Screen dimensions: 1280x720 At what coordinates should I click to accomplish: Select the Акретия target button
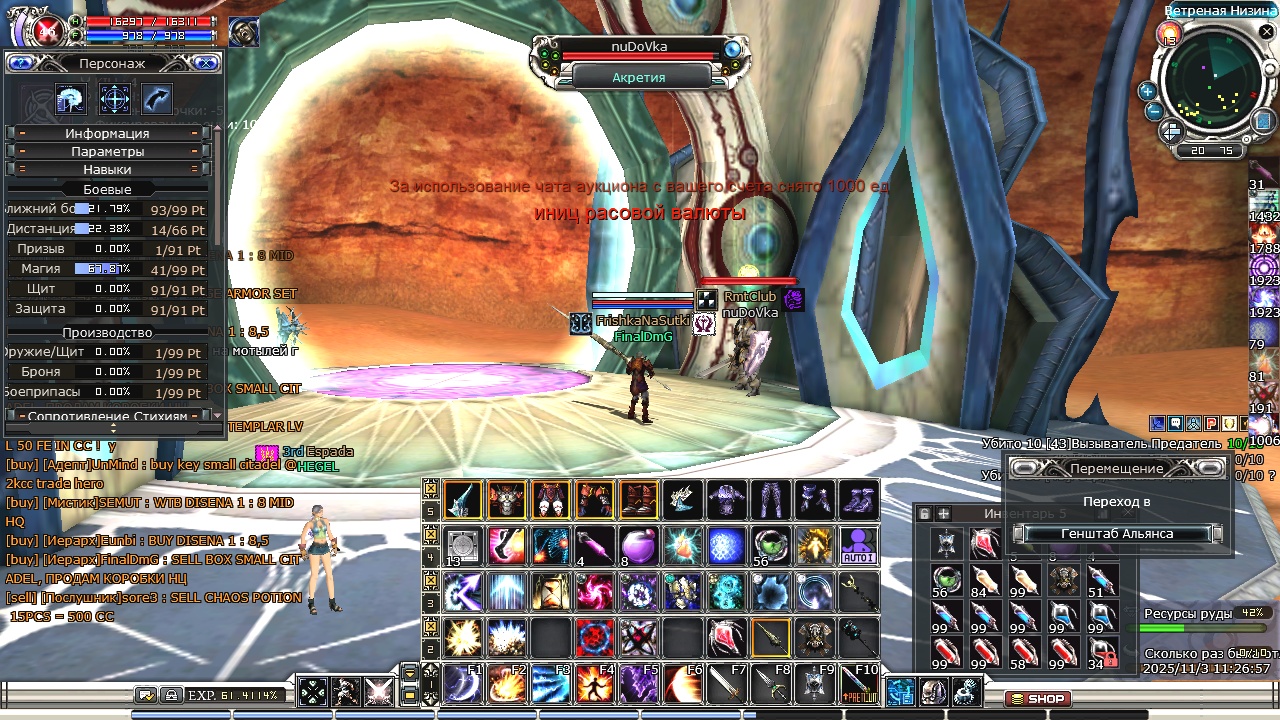pyautogui.click(x=638, y=77)
